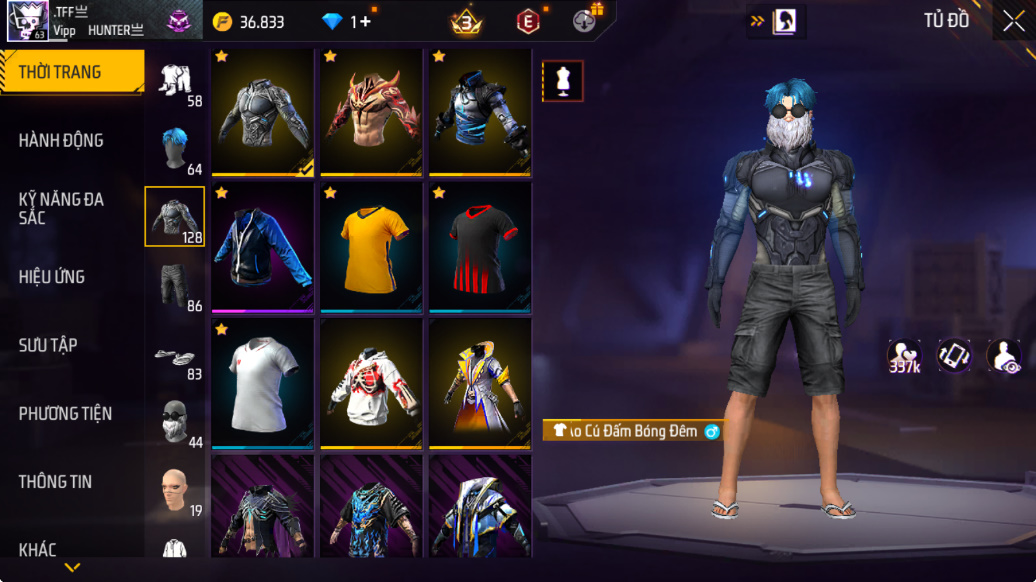1036x582 pixels.
Task: Close the wardrobe with the X button
Action: [x=1013, y=21]
